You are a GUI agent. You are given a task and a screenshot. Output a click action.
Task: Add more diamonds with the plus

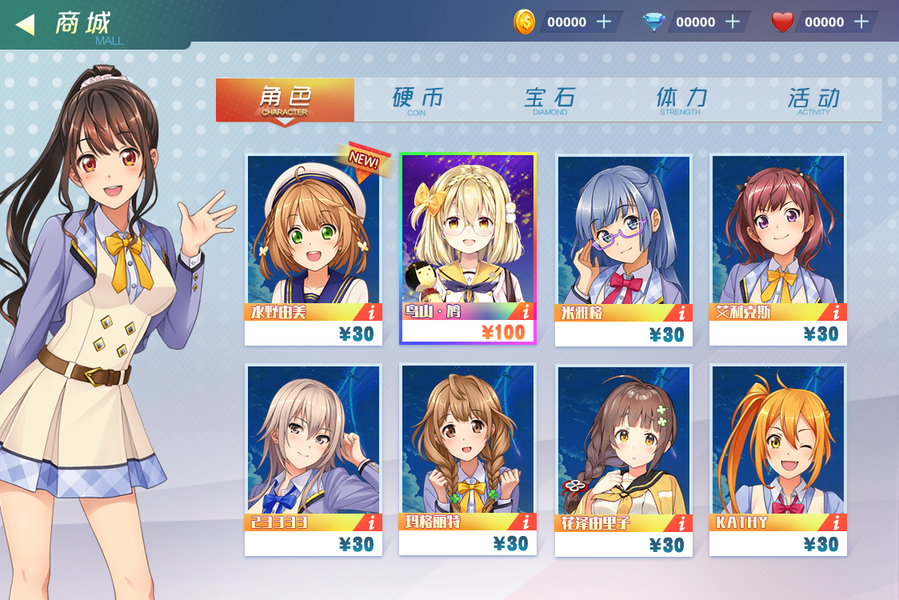pos(732,22)
